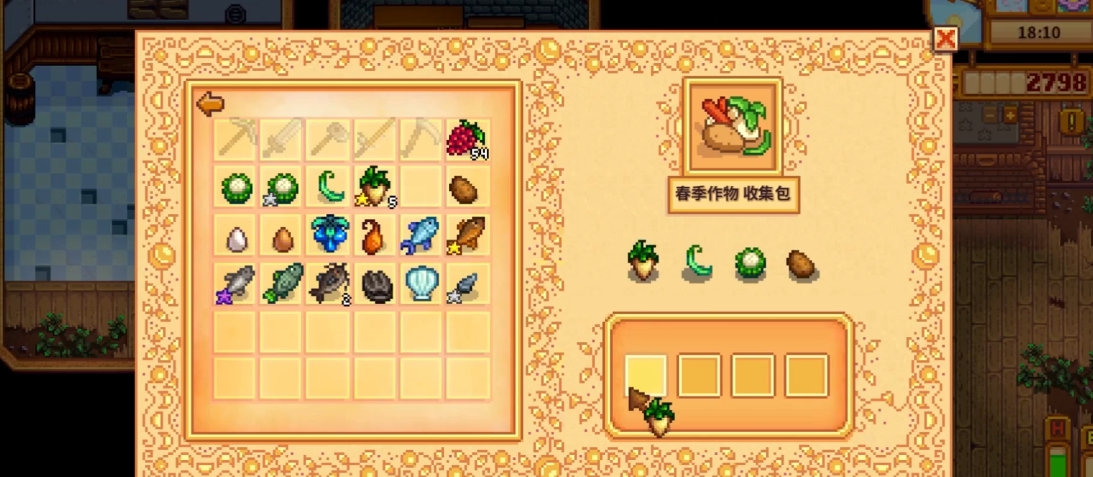Click the blue flower item

click(329, 235)
